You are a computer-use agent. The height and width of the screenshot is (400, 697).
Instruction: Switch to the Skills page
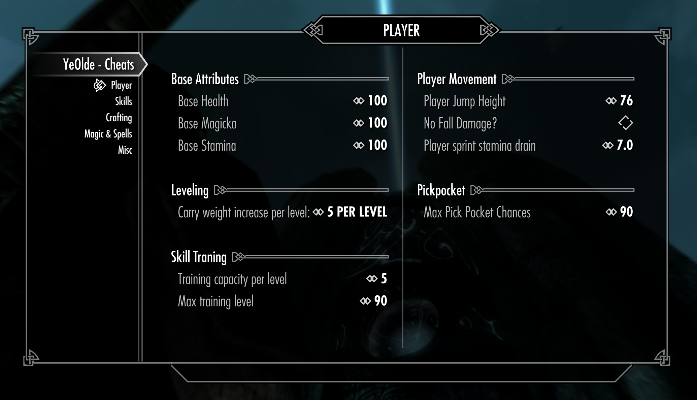[x=123, y=102]
